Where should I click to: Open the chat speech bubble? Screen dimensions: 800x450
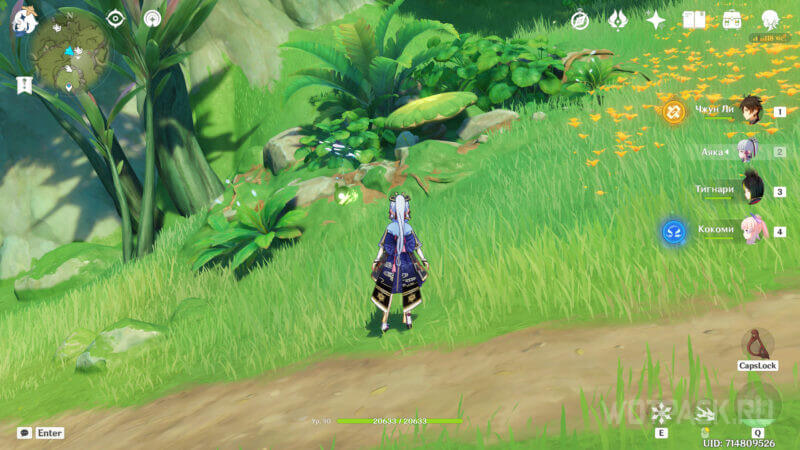[x=24, y=433]
